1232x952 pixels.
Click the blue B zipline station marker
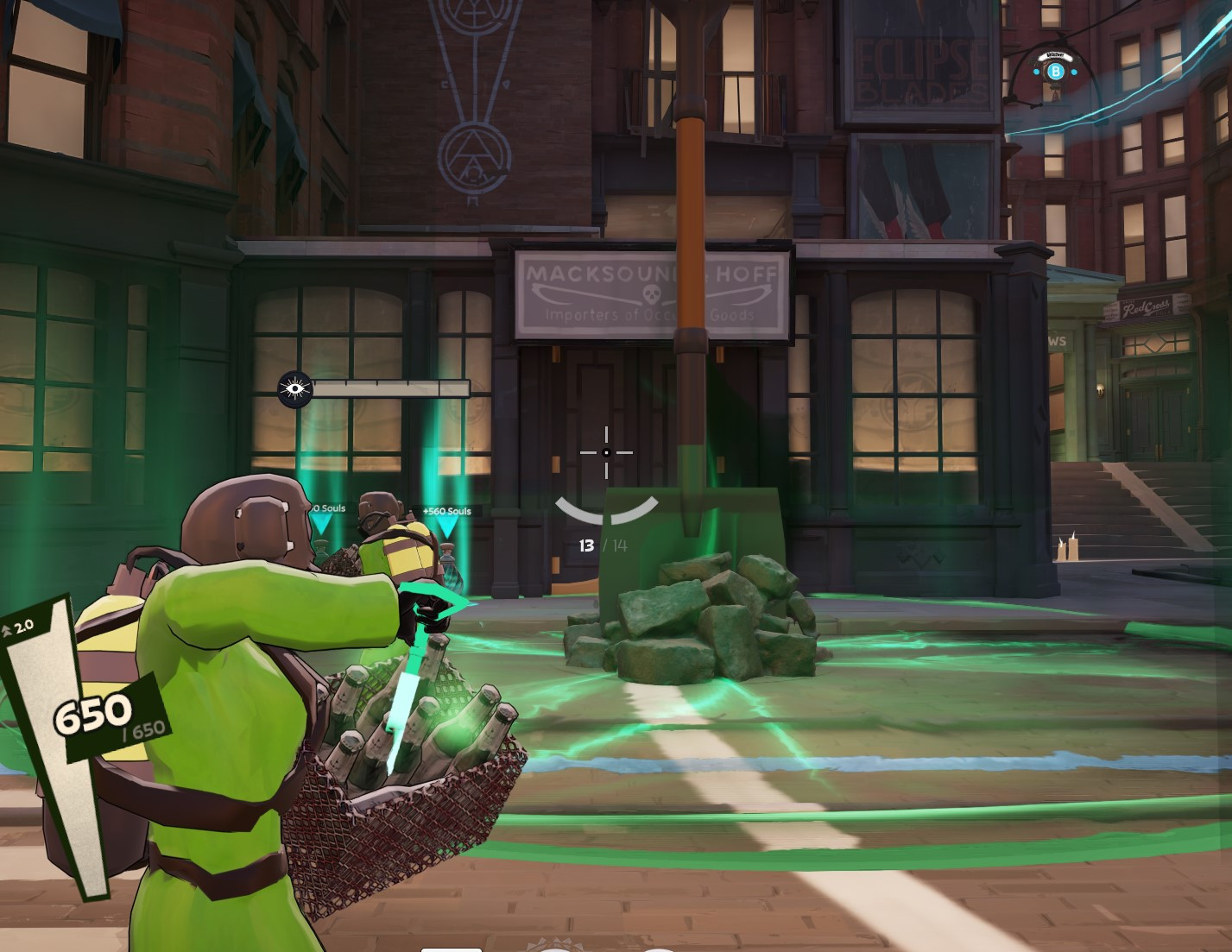(x=1057, y=73)
